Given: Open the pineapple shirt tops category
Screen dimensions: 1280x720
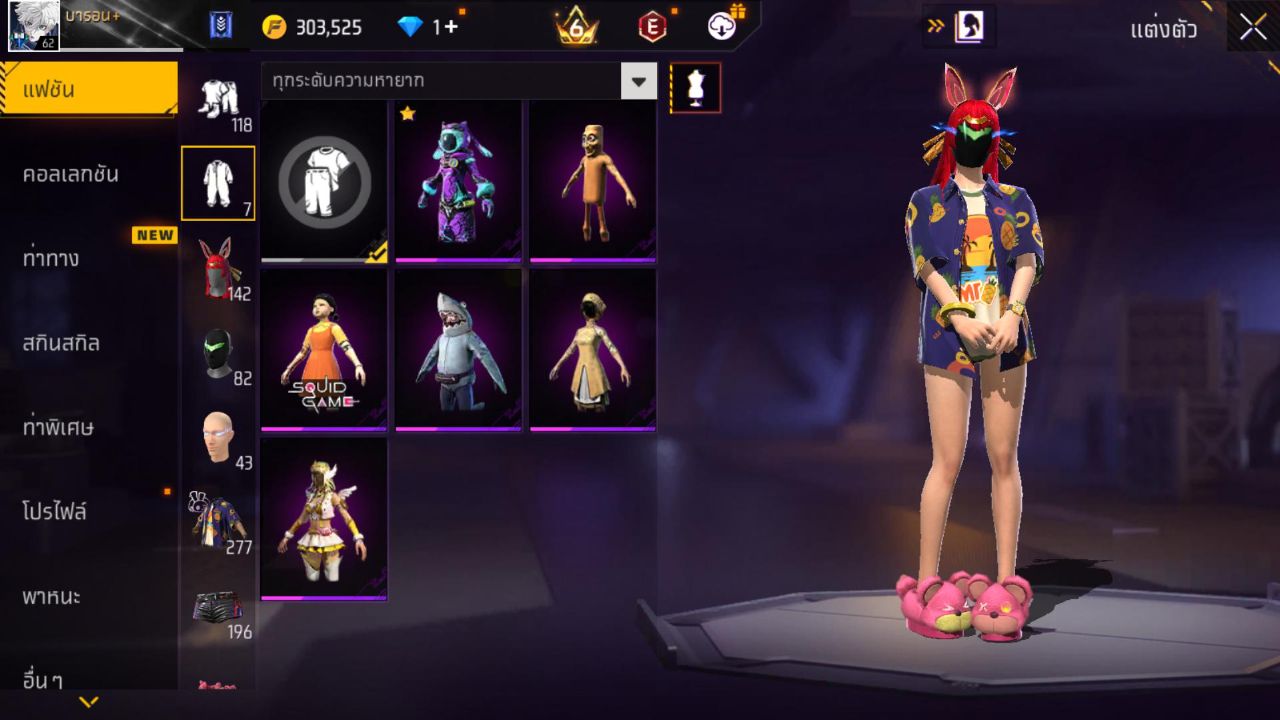Looking at the screenshot, I should [217, 520].
